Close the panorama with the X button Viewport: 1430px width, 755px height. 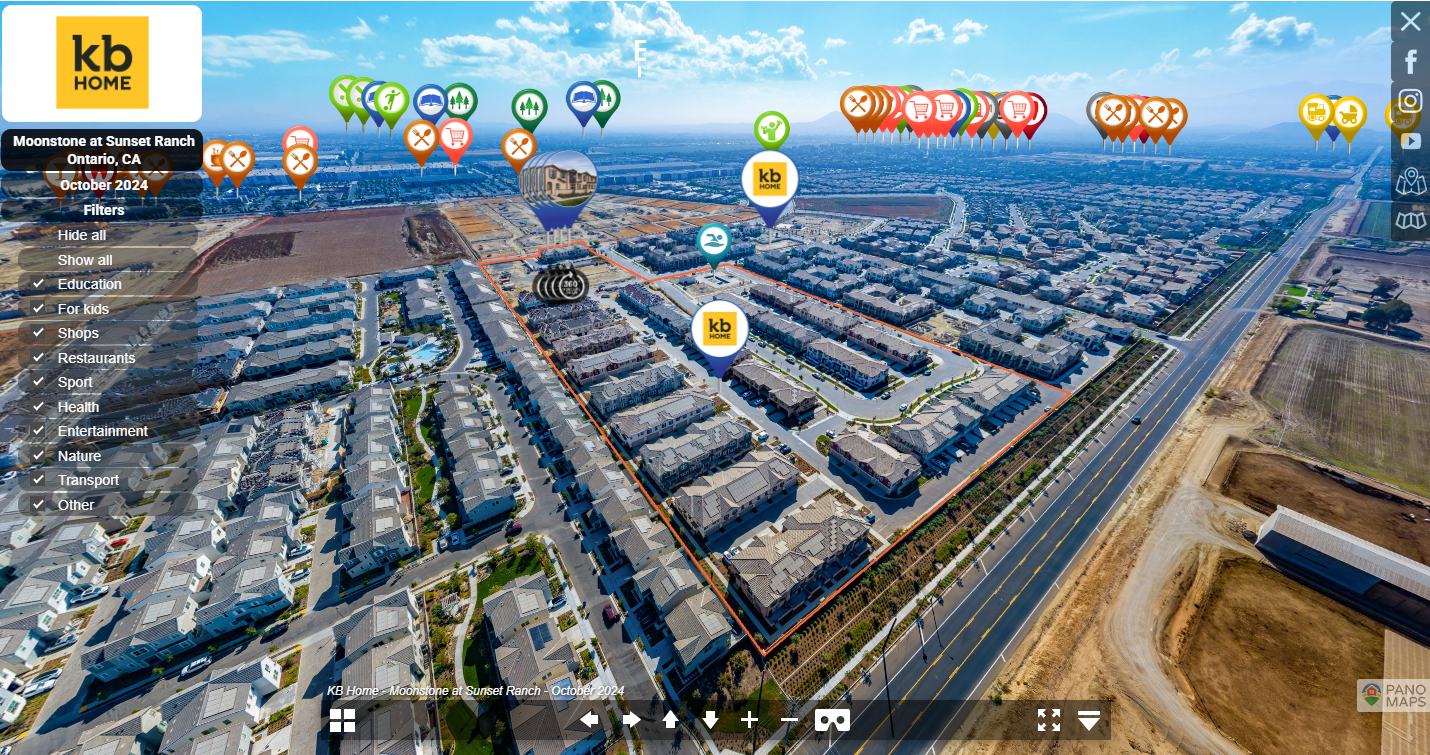1410,22
